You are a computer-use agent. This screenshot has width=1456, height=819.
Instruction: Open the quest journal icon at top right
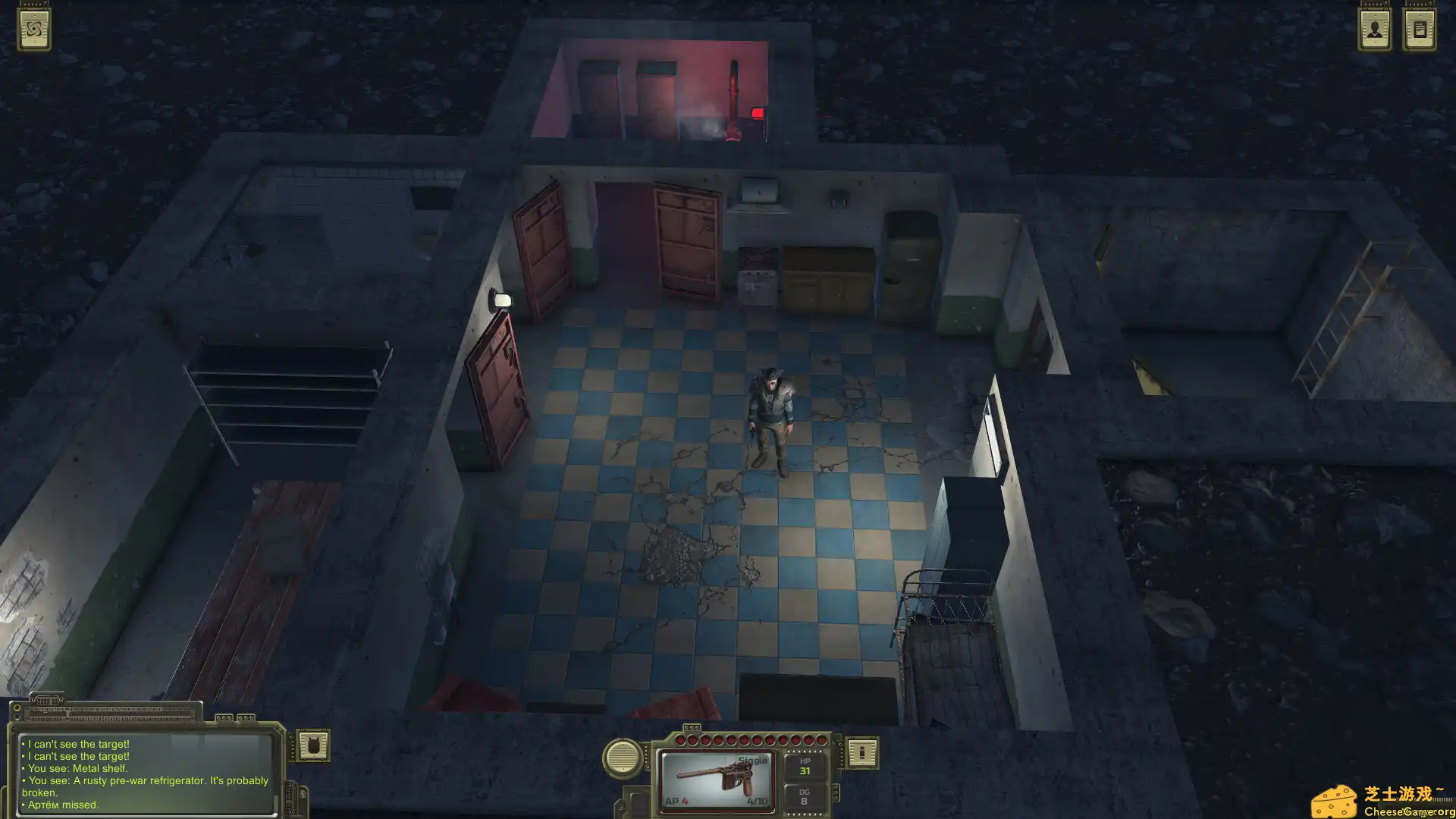coord(1418,29)
